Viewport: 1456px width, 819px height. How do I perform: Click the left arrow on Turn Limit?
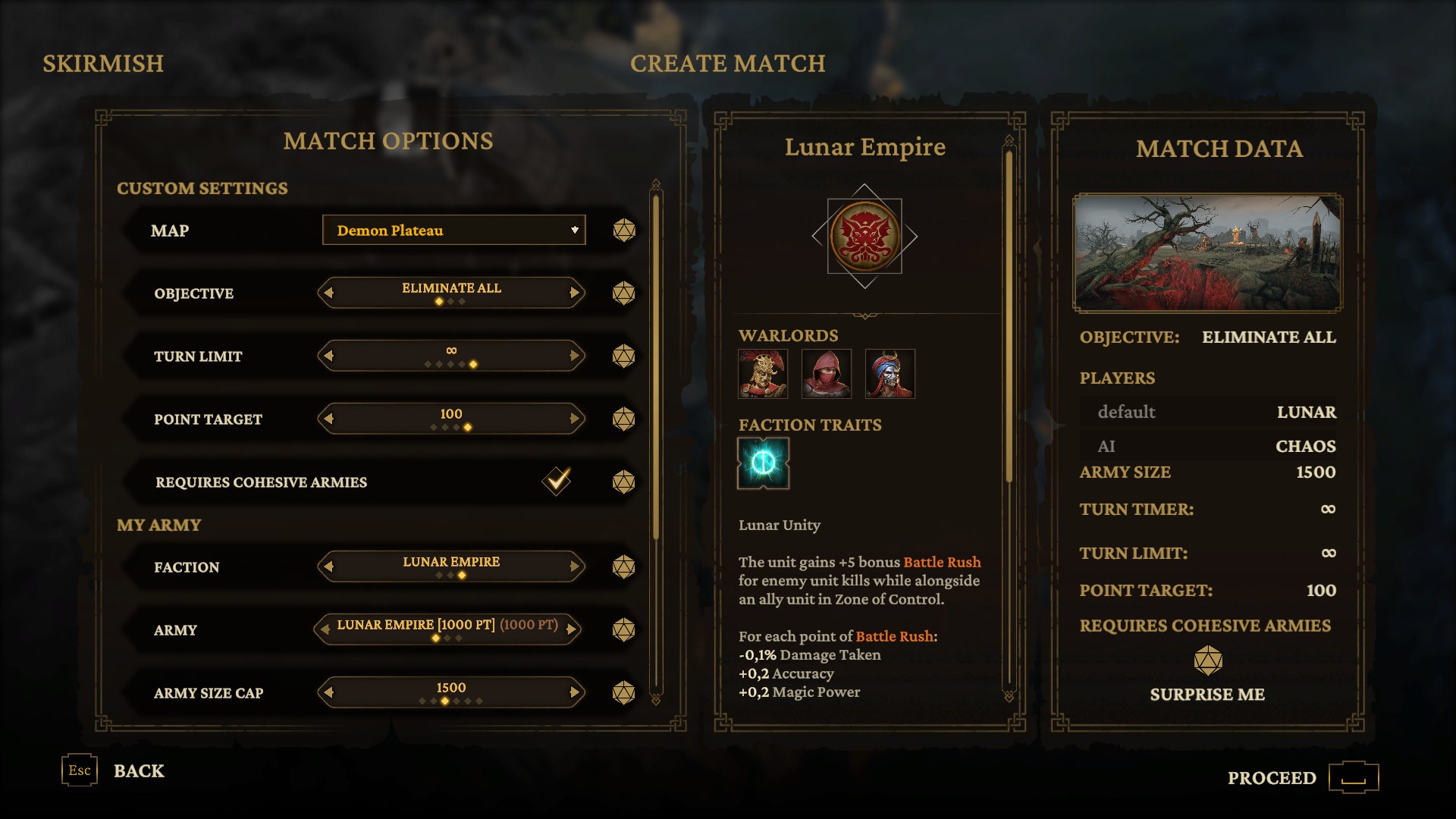(328, 356)
